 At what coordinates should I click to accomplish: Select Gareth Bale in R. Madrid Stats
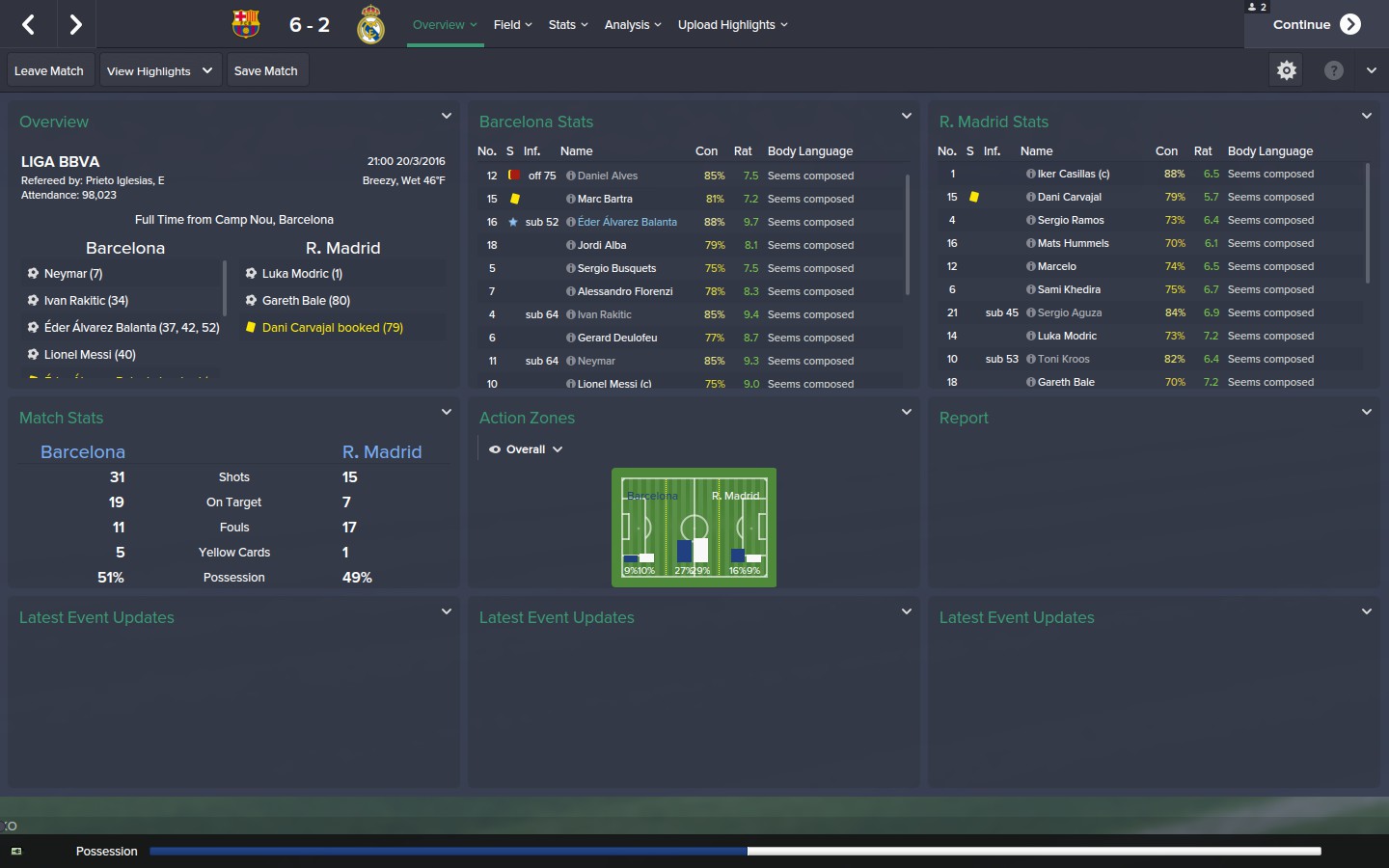[x=1066, y=382]
